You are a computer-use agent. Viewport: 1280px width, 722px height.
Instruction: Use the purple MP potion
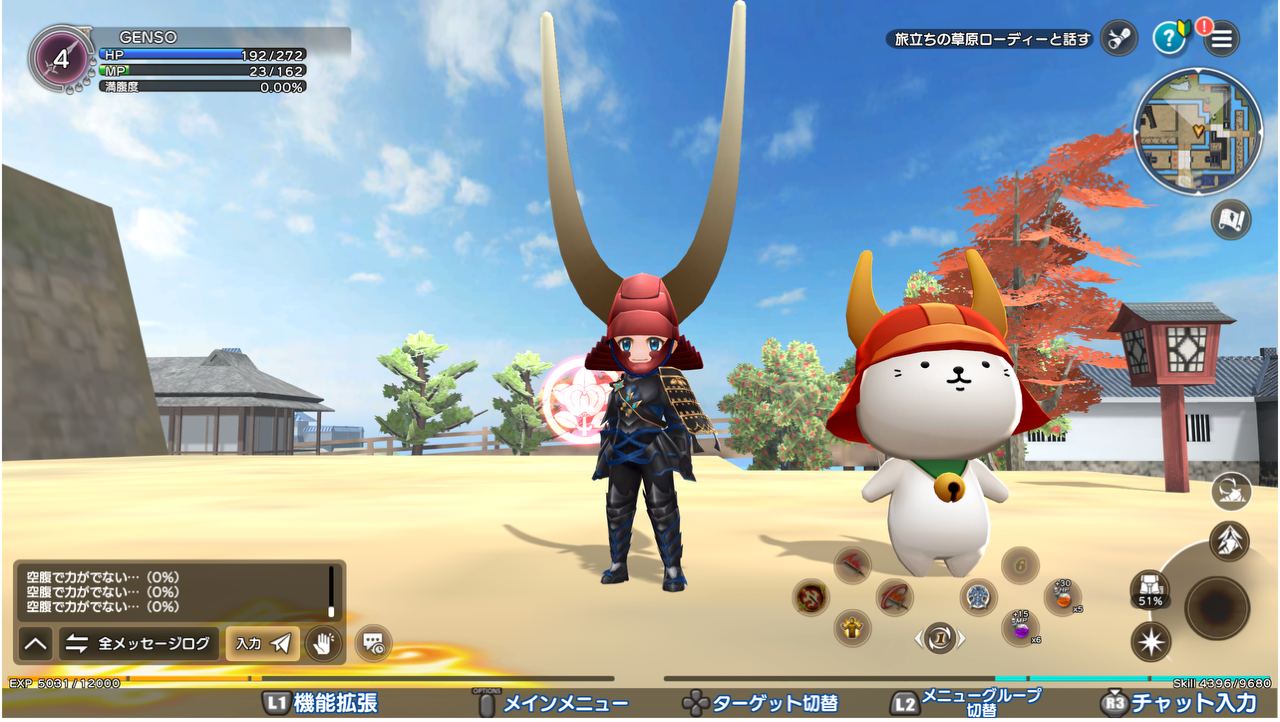click(1020, 628)
